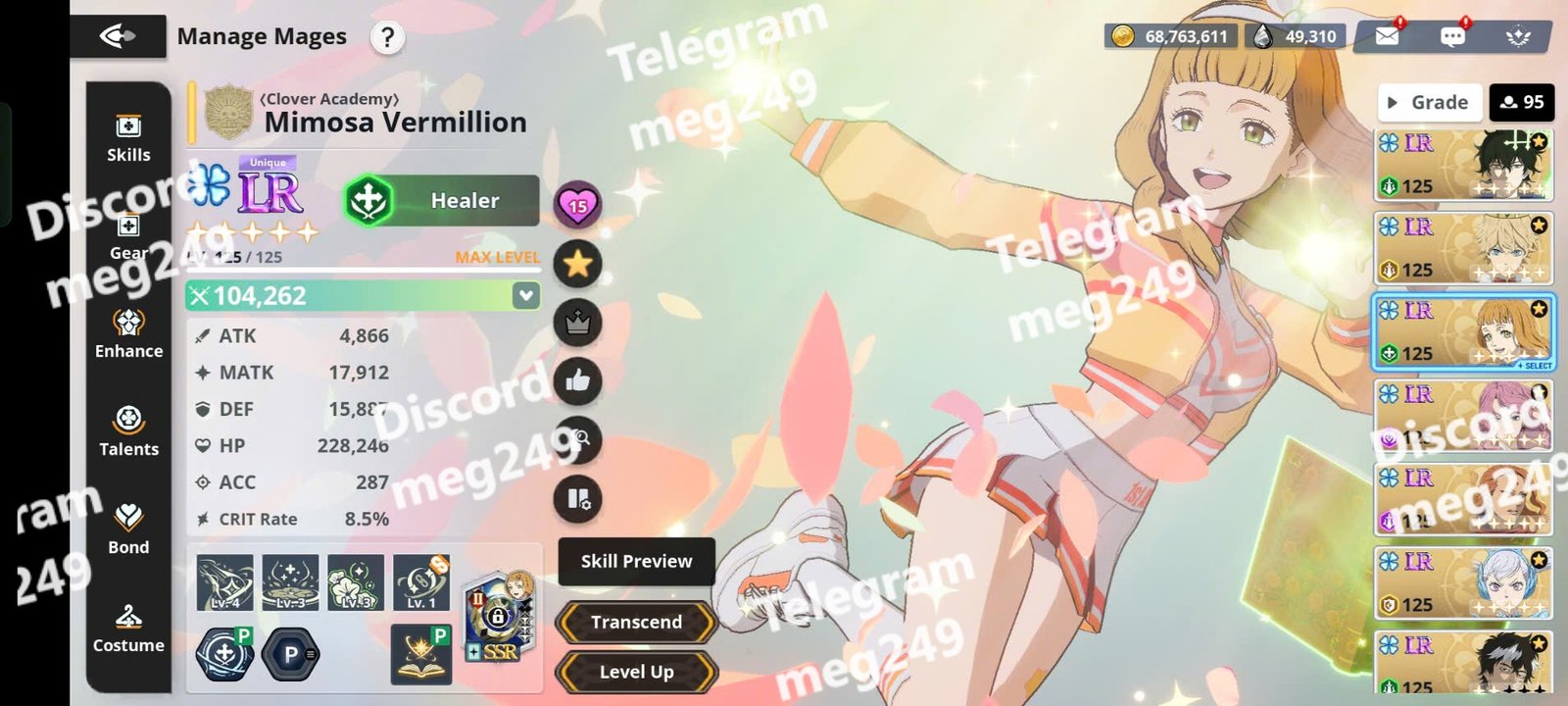Switch to the Enhance tab

click(128, 334)
